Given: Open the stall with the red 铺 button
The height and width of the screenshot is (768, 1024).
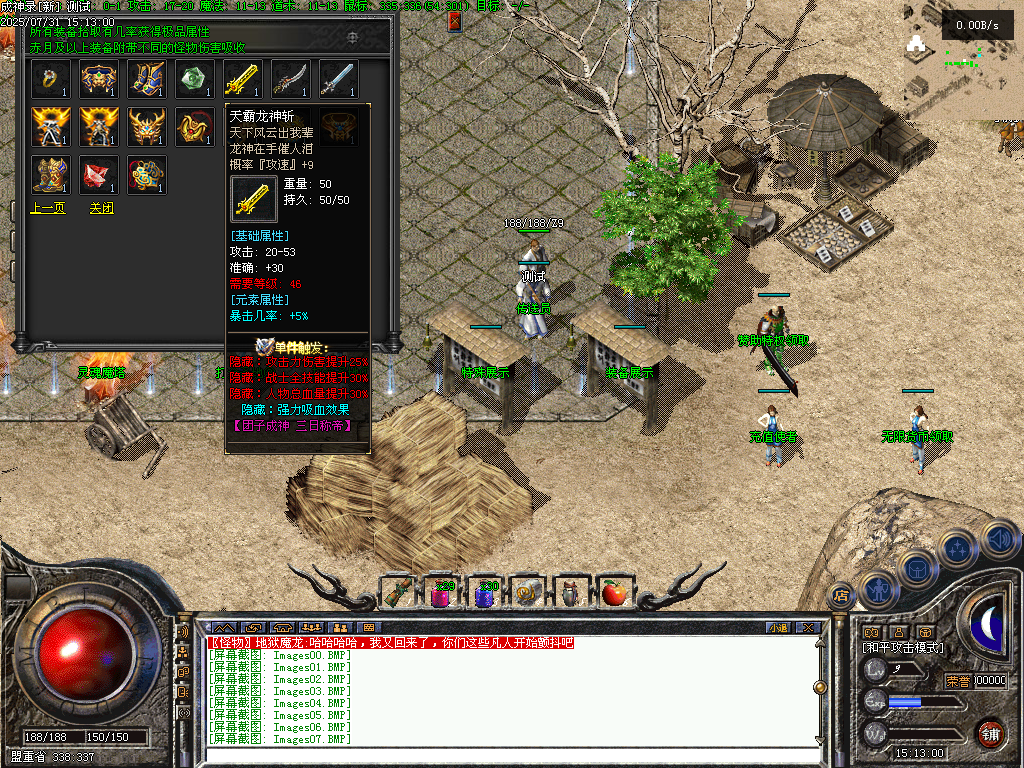Looking at the screenshot, I should 991,733.
